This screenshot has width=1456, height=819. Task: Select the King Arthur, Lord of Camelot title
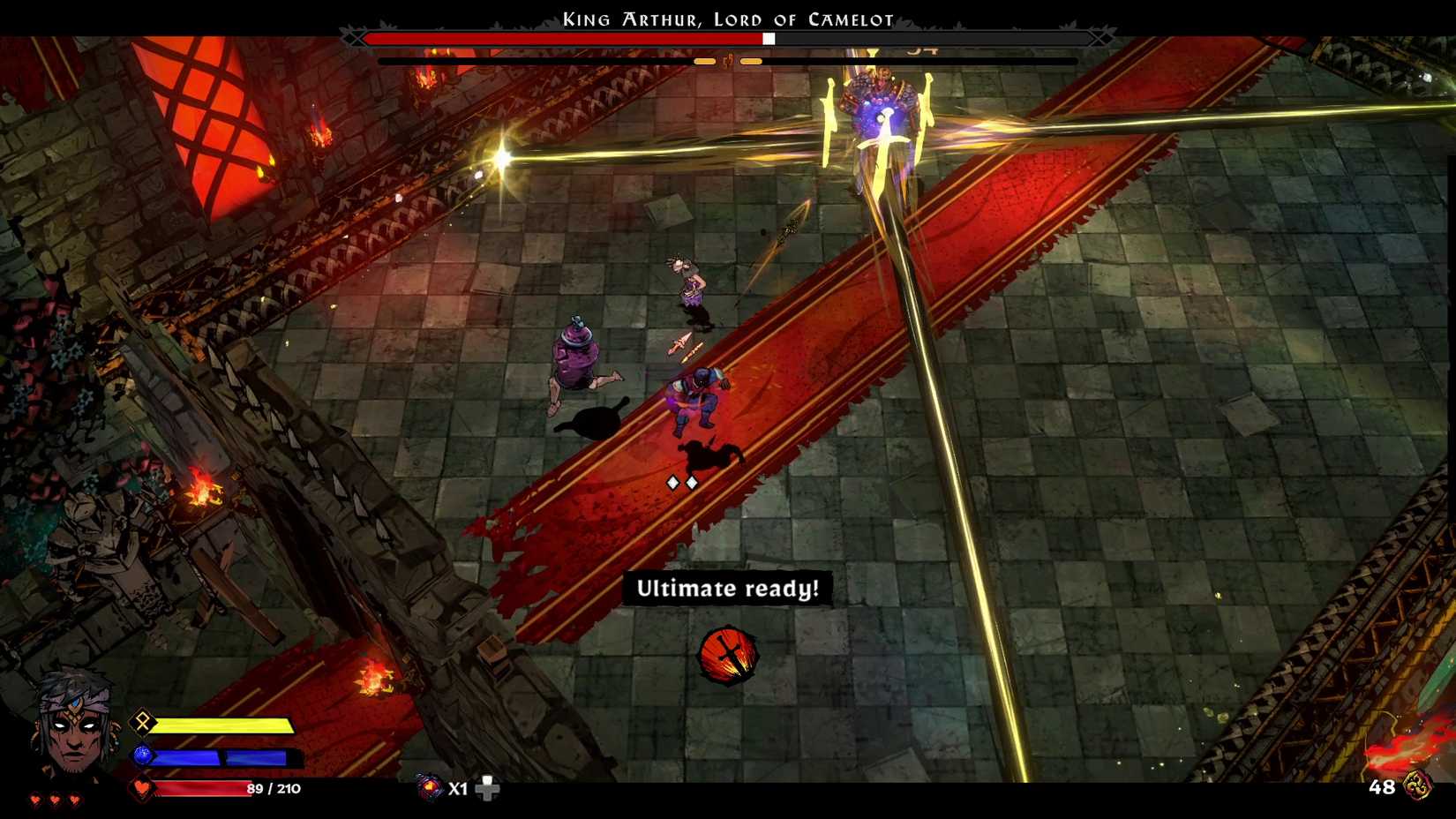coord(728,19)
